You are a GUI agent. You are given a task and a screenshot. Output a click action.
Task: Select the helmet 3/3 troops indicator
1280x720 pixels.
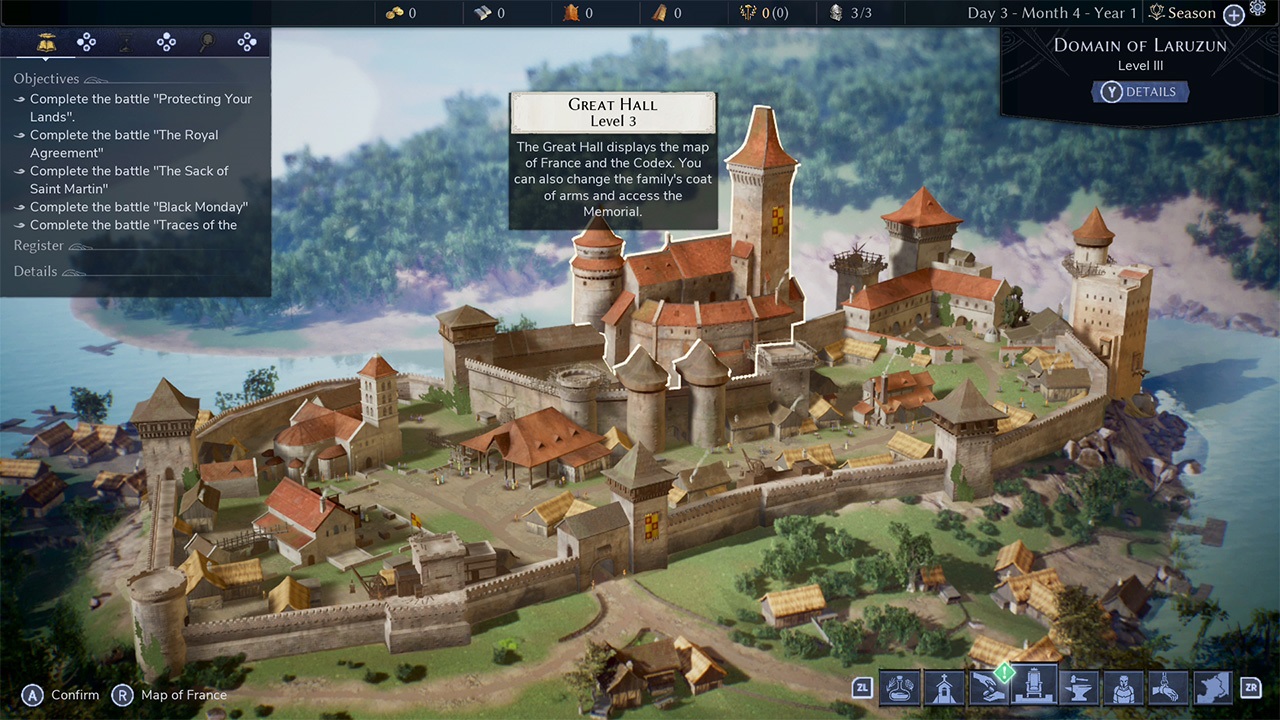pos(838,13)
